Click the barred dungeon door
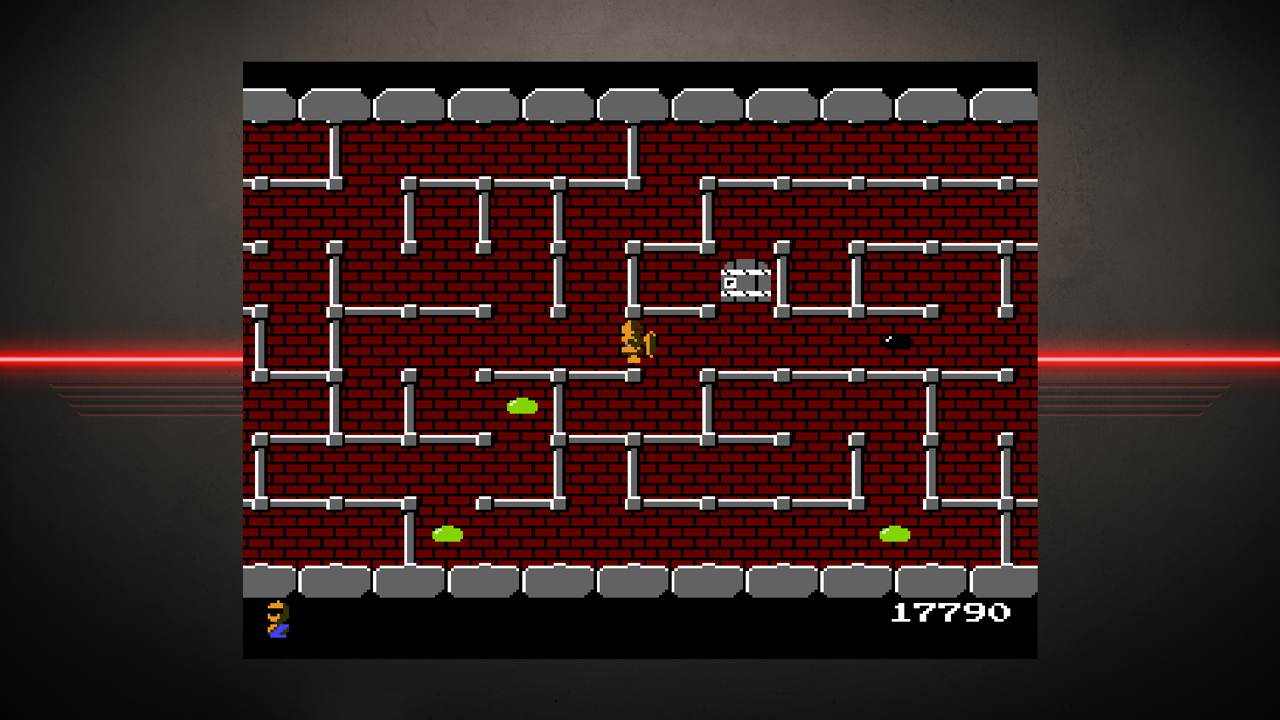 743,283
